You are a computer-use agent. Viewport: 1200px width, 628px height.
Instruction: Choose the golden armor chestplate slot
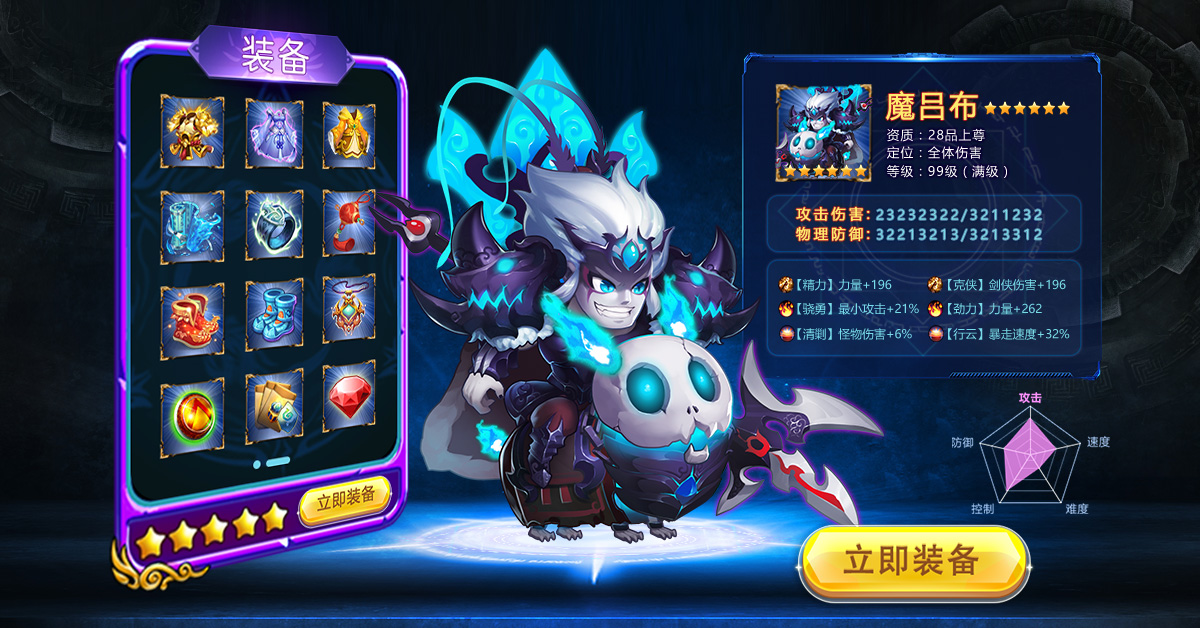coord(349,131)
